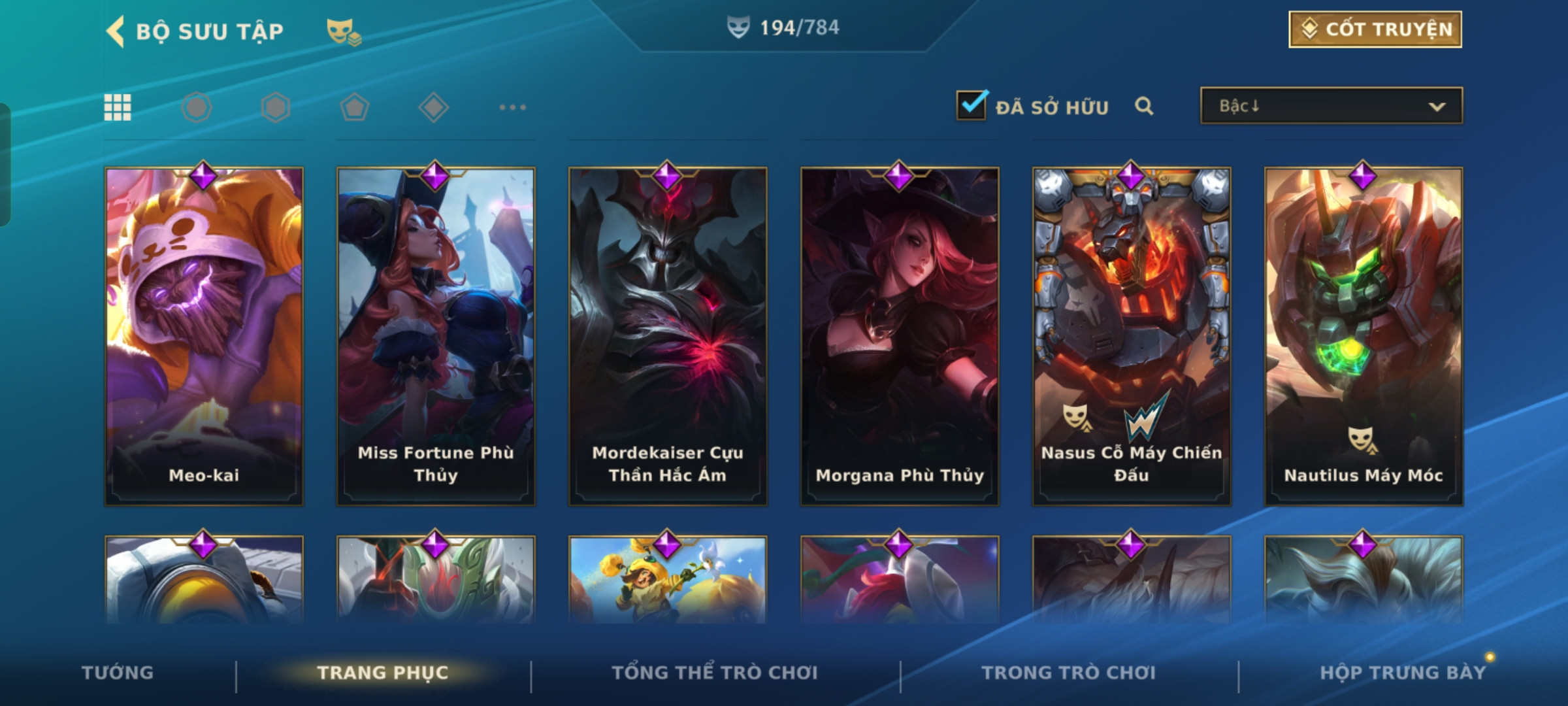Screen dimensions: 1568x706
Task: Open the skin search magnifier
Action: (1144, 106)
